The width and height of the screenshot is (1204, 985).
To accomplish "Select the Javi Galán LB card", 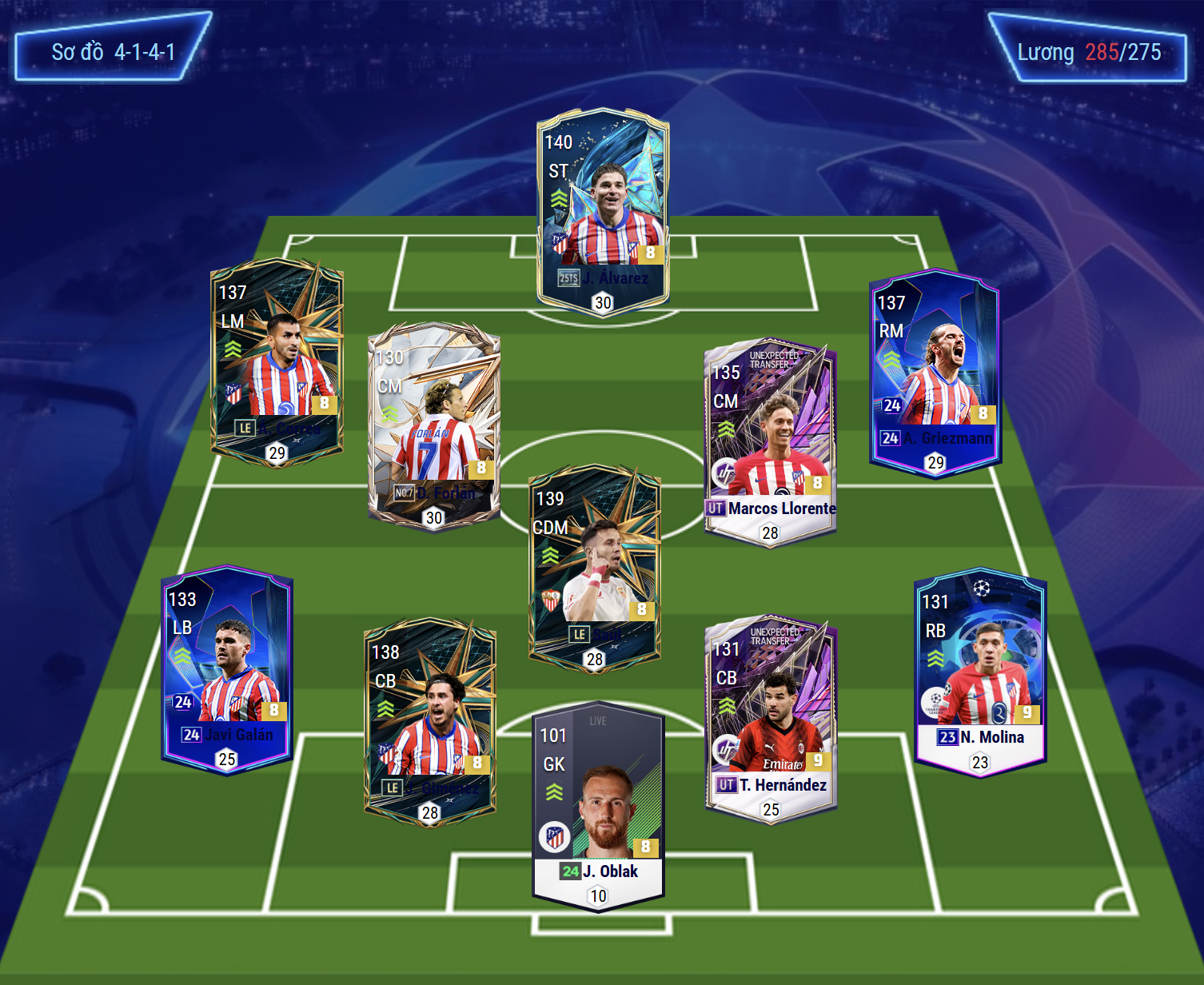I will point(227,669).
